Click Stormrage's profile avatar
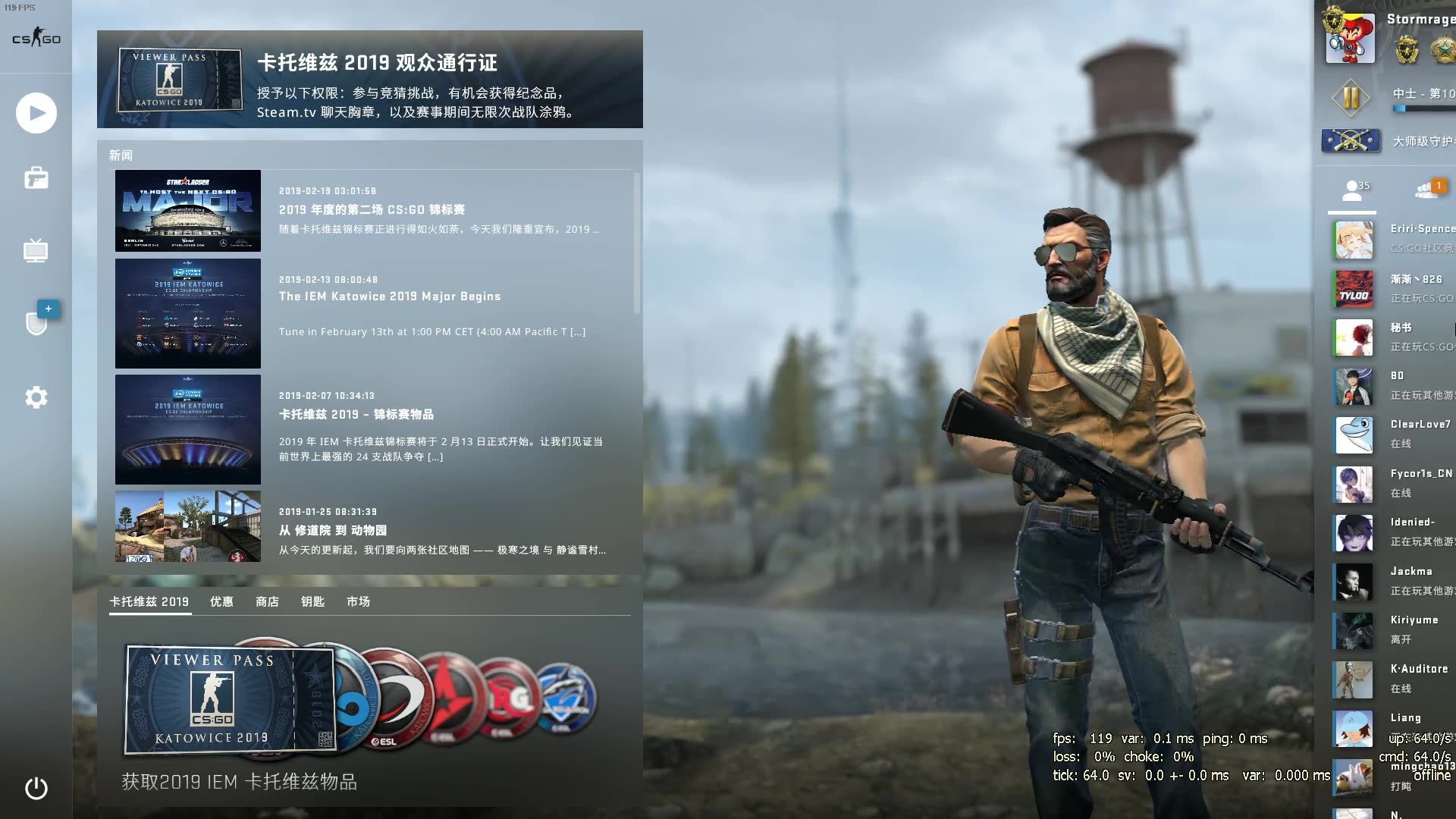 tap(1351, 38)
